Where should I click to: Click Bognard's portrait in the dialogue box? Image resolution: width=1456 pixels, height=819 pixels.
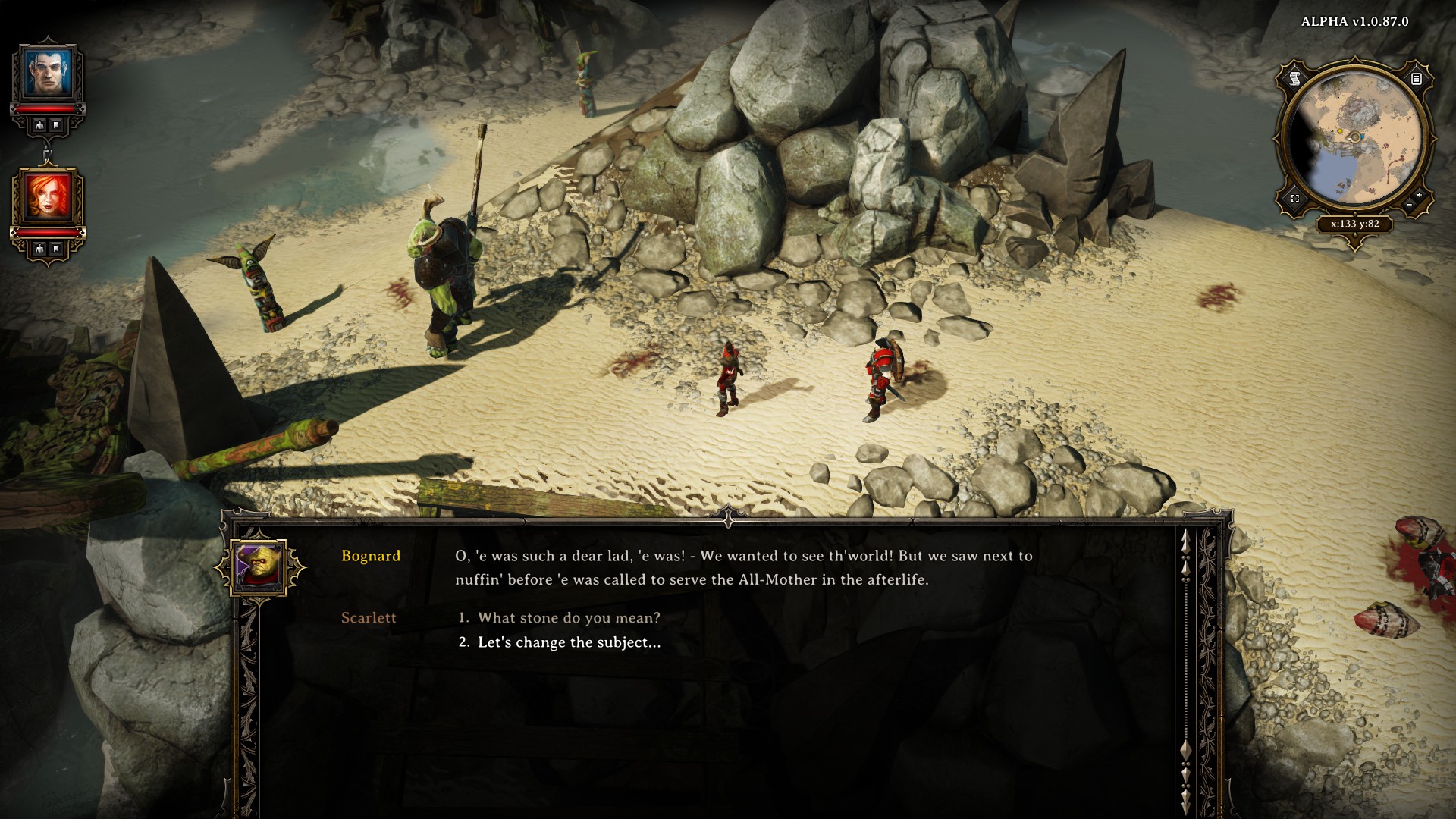pyautogui.click(x=260, y=567)
